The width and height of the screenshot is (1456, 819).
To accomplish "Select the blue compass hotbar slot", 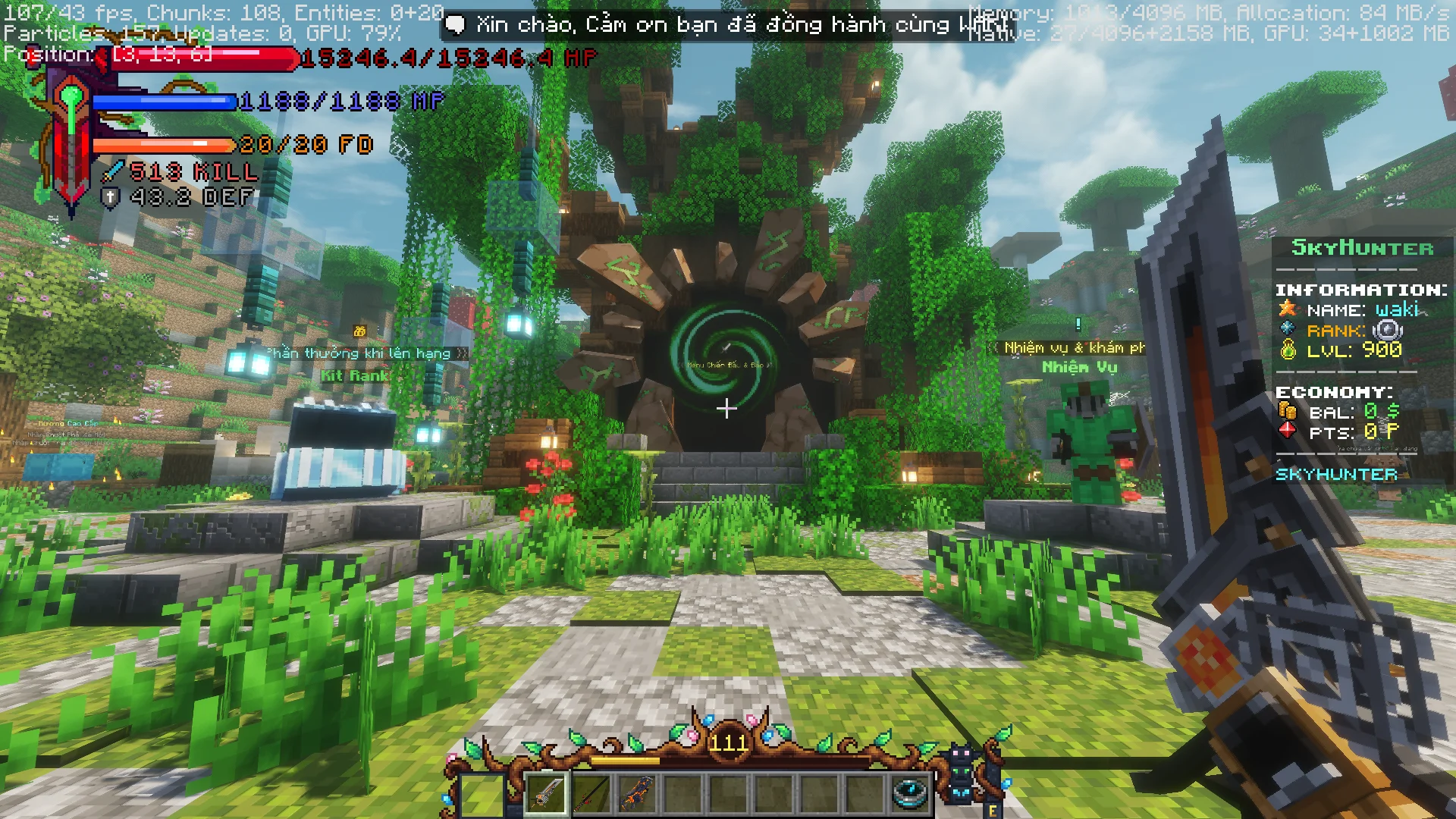I will click(x=909, y=792).
